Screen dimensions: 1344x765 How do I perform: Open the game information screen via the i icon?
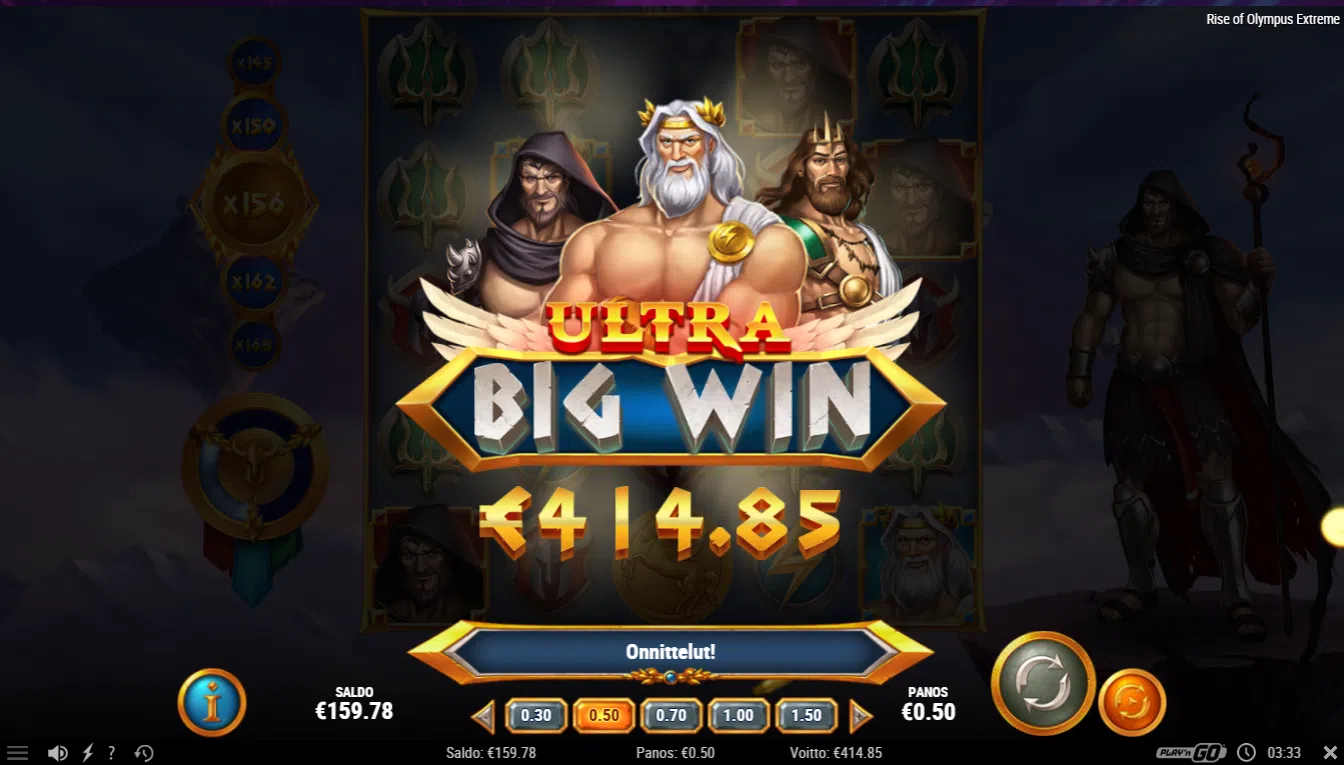[x=212, y=703]
